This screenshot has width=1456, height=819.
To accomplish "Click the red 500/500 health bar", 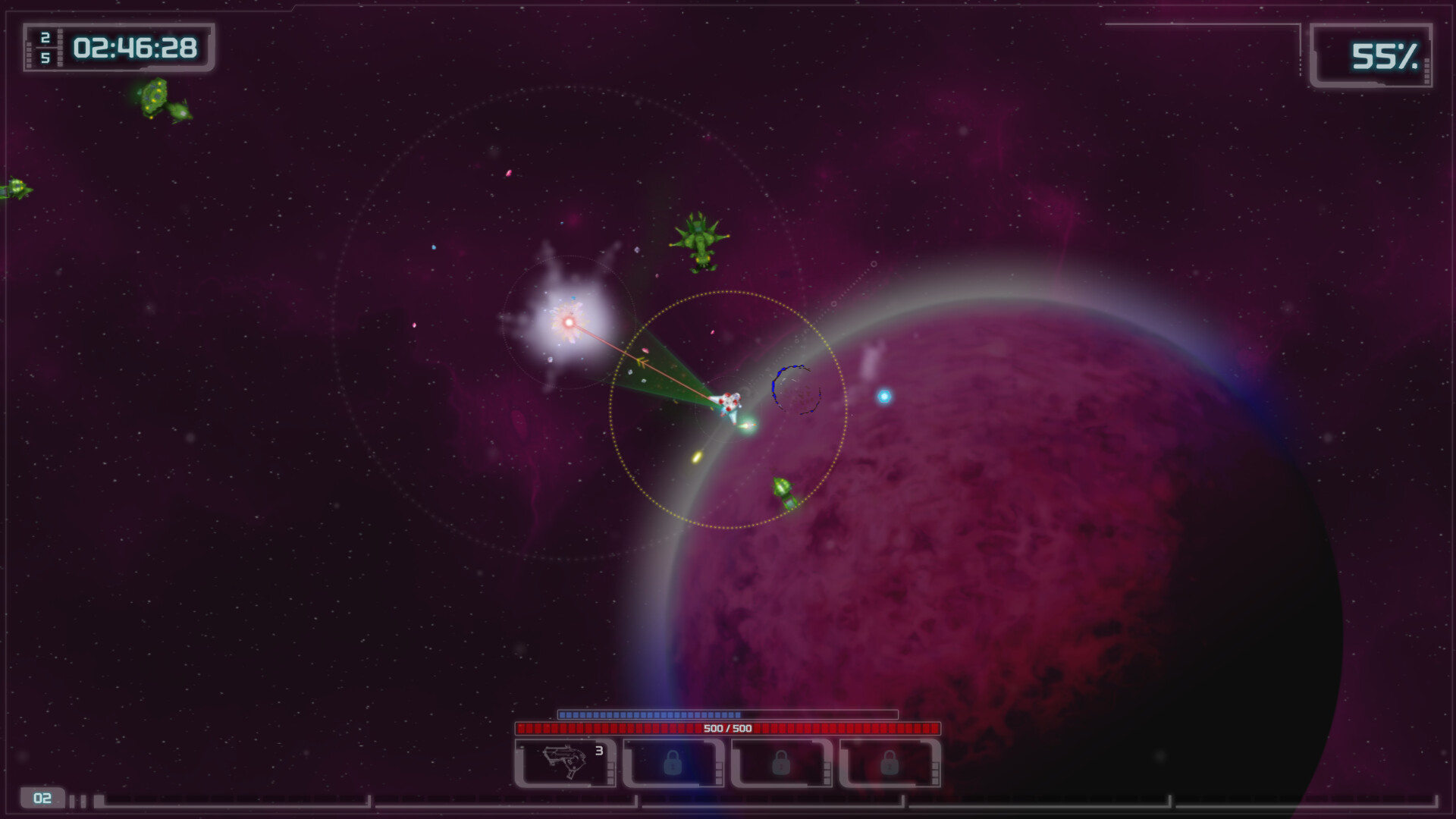I will pos(728,728).
